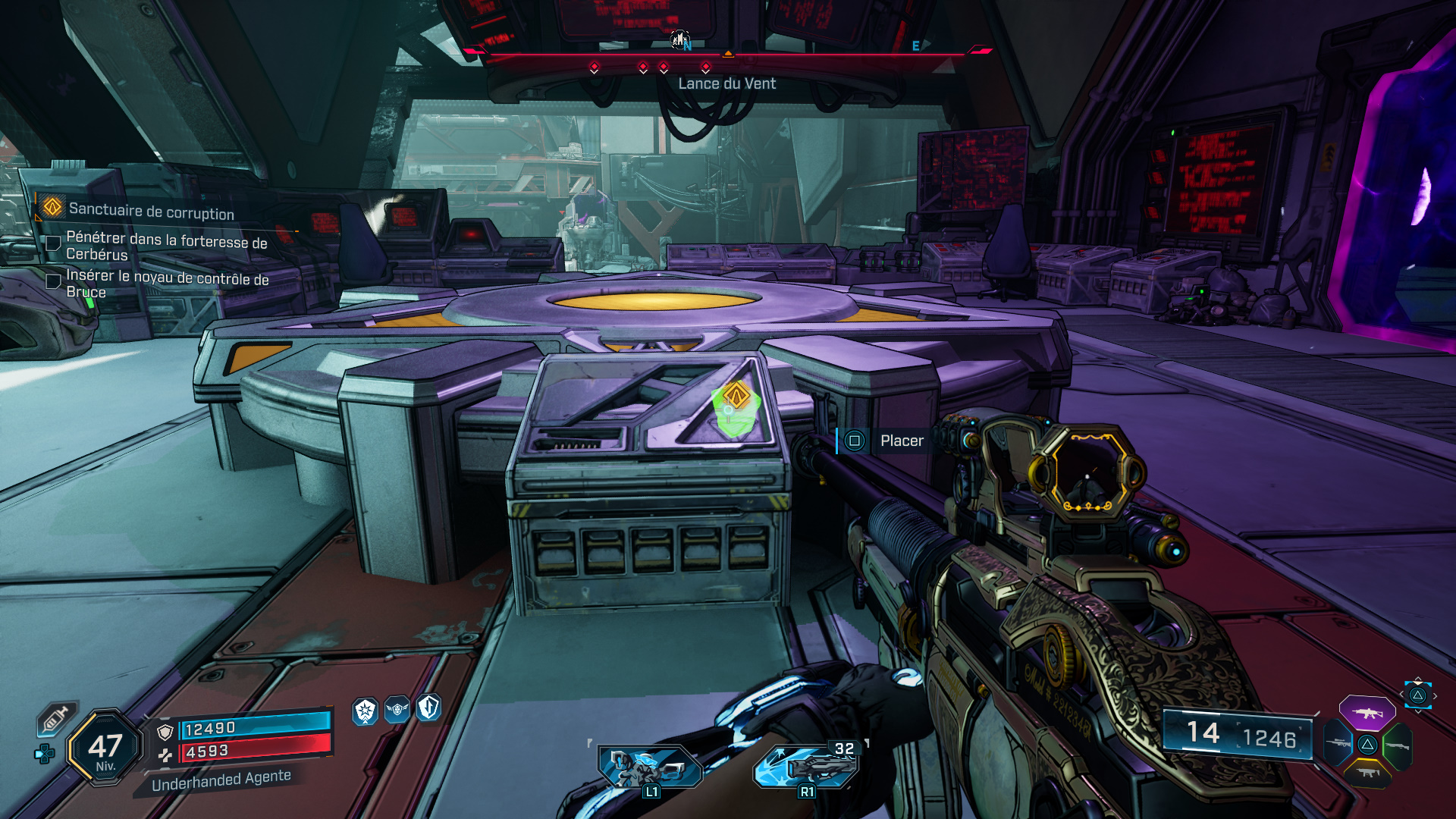Check the winged emblem buff icon
The width and height of the screenshot is (1456, 819).
[397, 709]
